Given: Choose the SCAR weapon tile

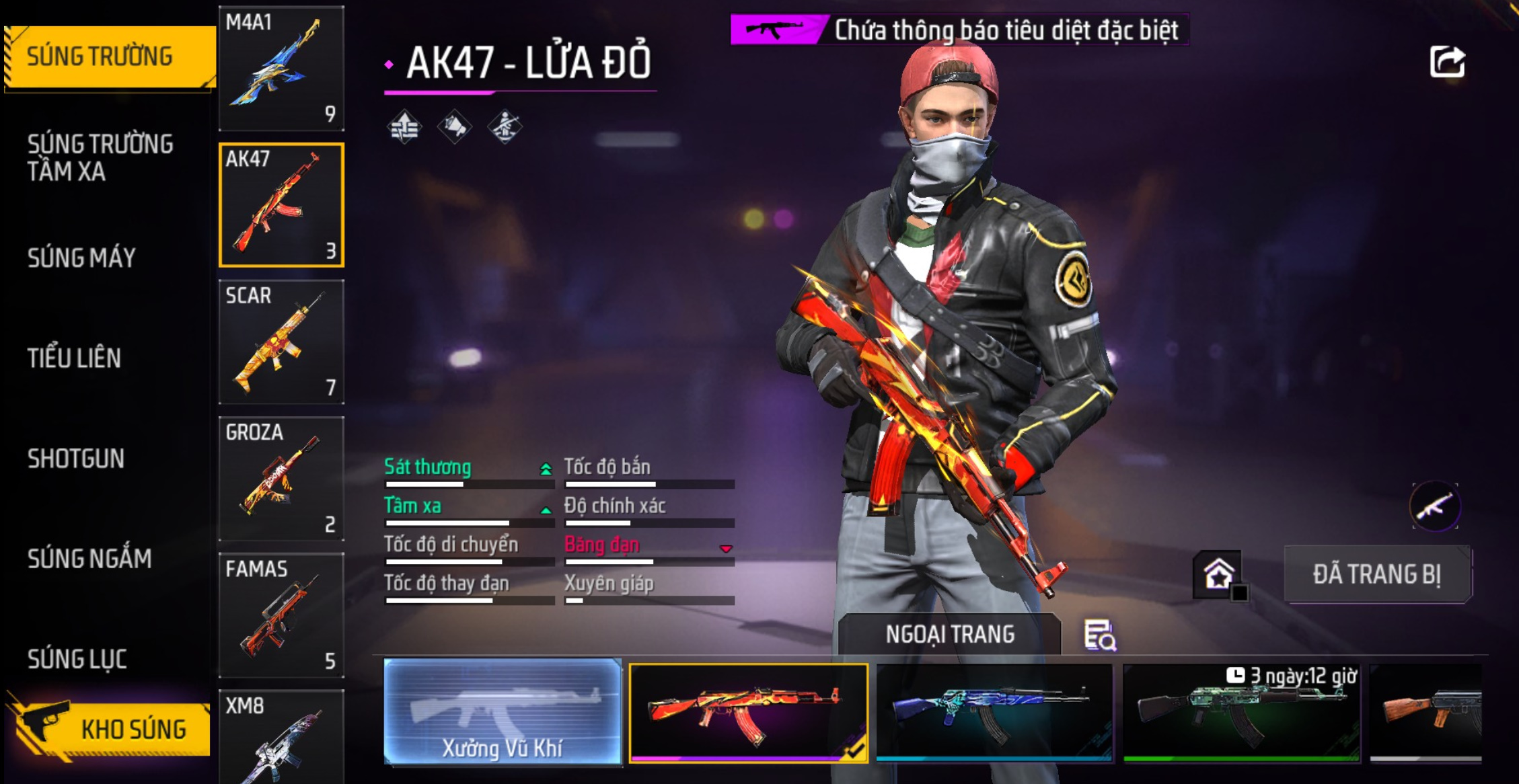Looking at the screenshot, I should tap(281, 342).
